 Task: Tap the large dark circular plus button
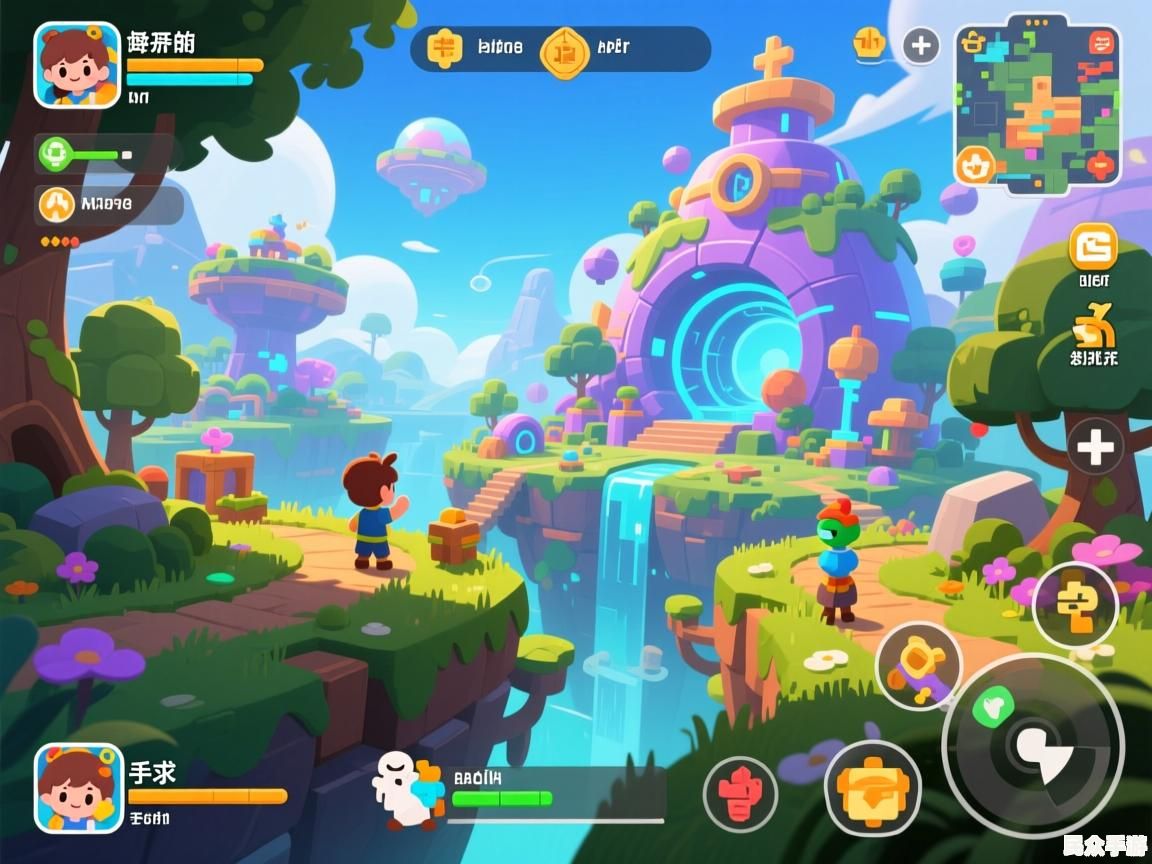point(1095,447)
